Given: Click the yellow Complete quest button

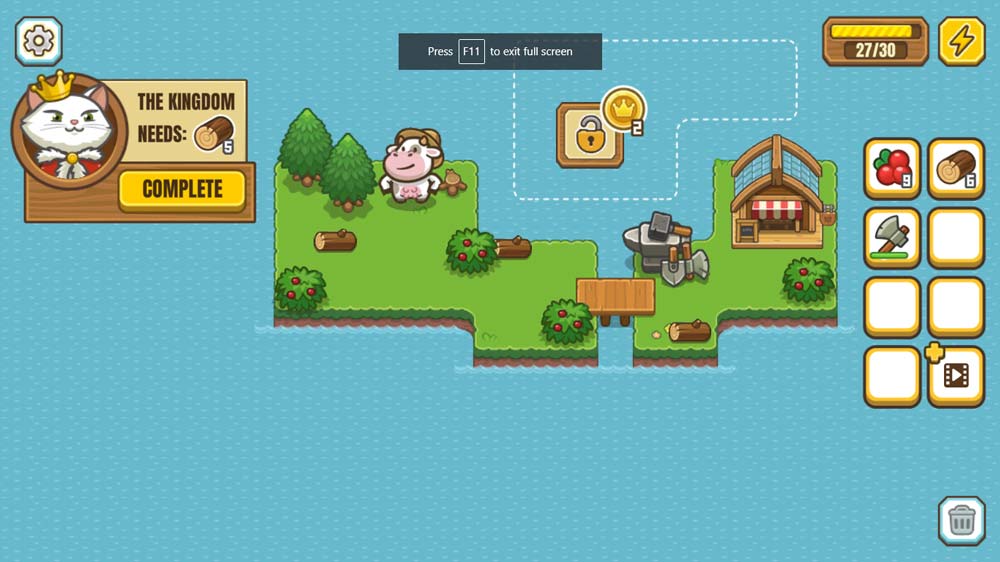Looking at the screenshot, I should [x=182, y=189].
